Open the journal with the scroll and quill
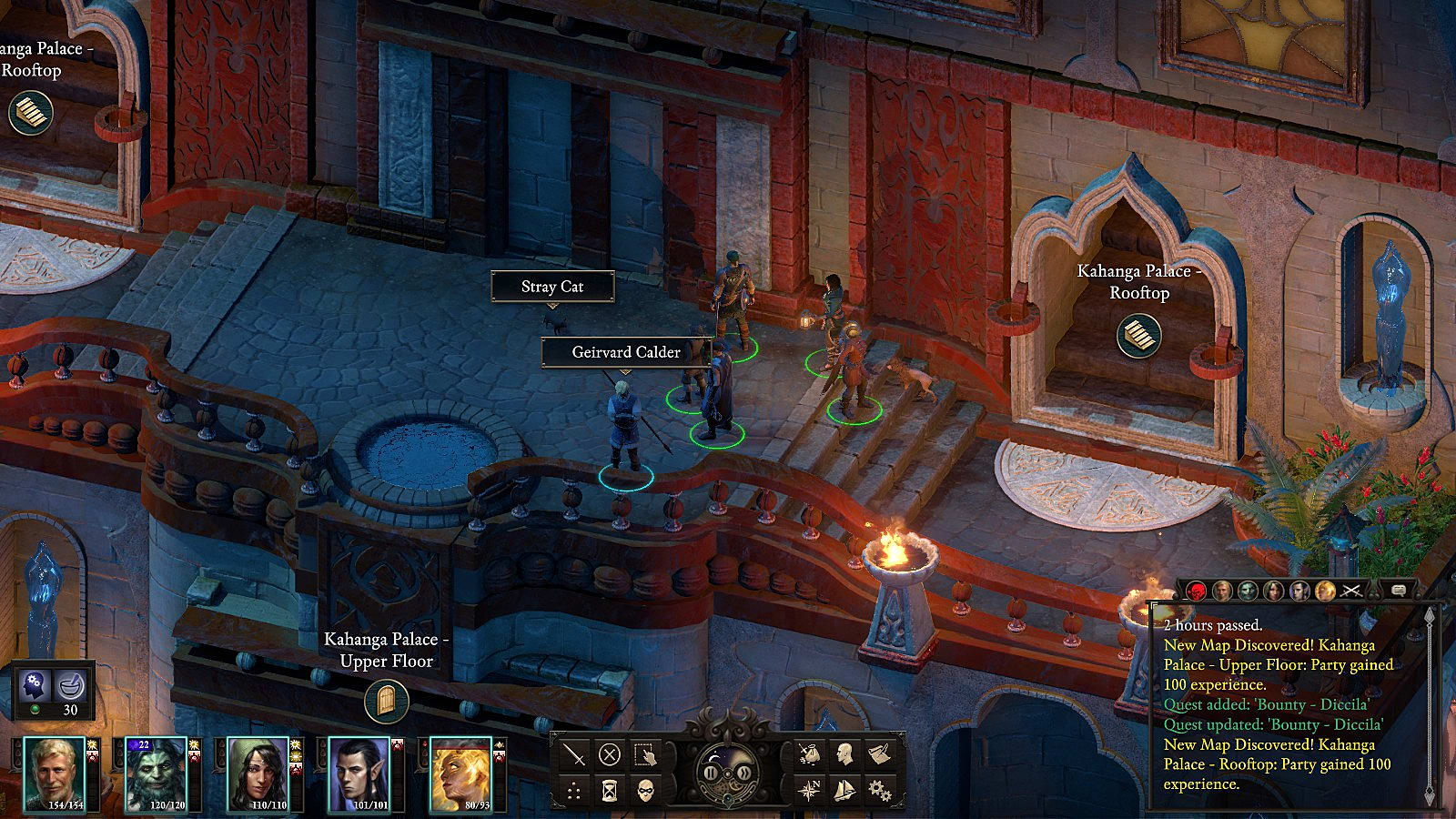 pyautogui.click(x=879, y=754)
